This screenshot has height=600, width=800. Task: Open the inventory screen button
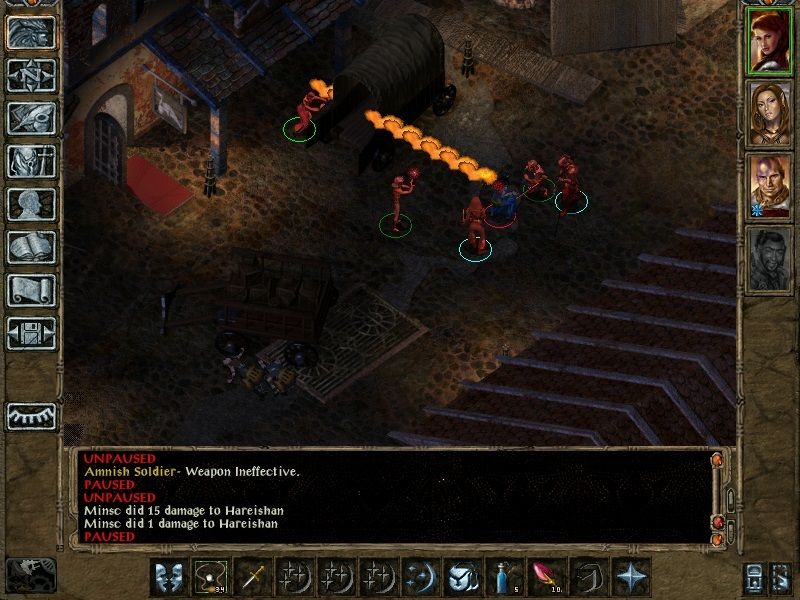pos(31,160)
